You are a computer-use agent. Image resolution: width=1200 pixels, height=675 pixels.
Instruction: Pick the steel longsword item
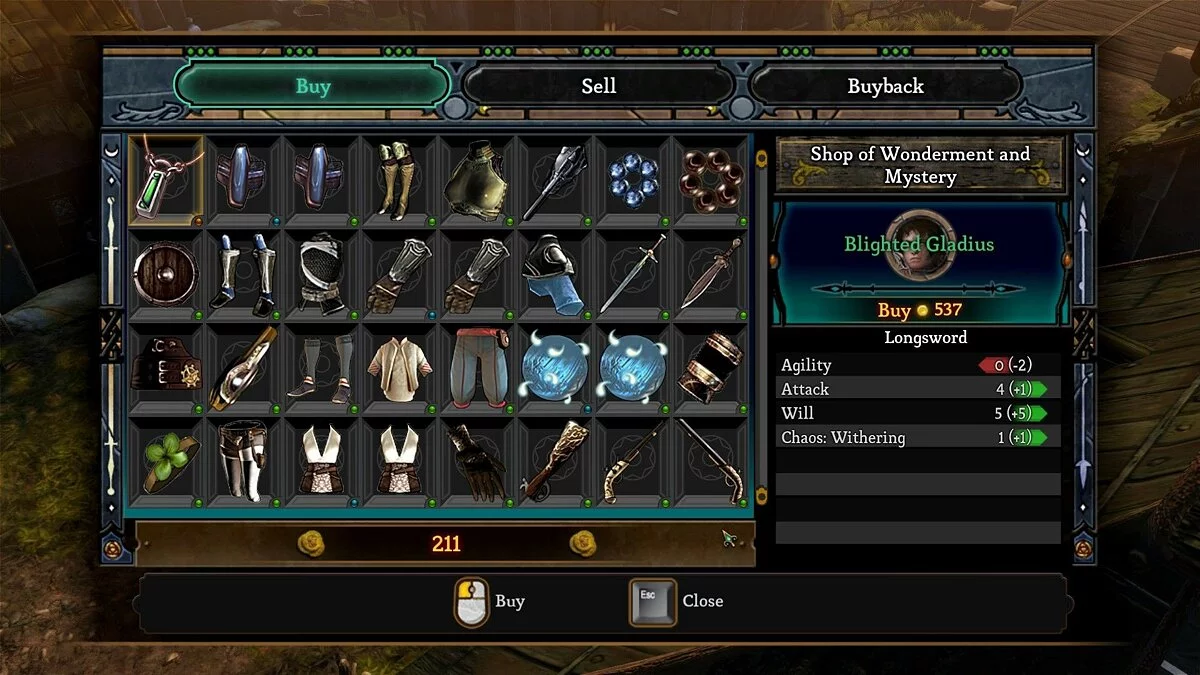pyautogui.click(x=634, y=272)
